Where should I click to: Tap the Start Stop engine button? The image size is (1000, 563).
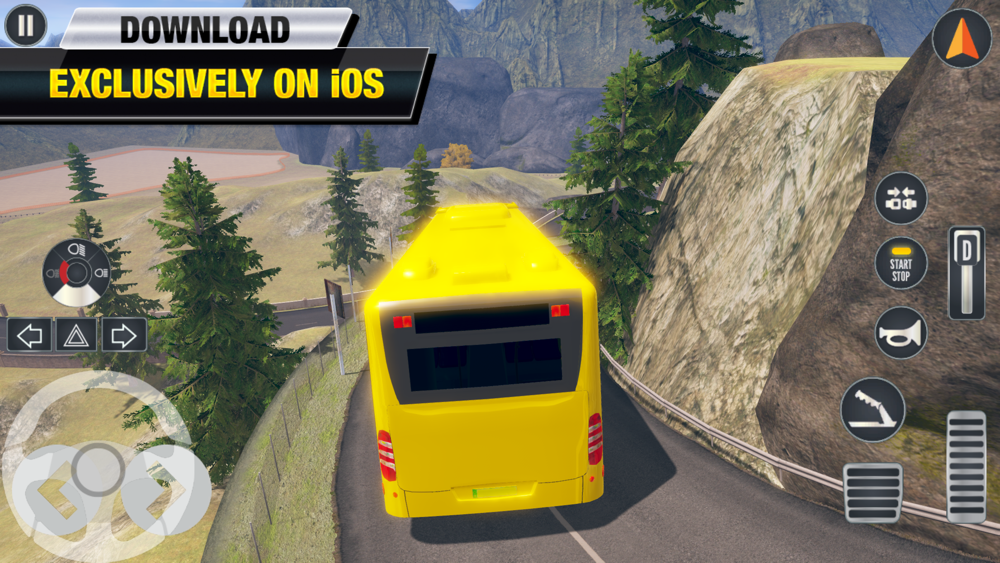click(901, 264)
